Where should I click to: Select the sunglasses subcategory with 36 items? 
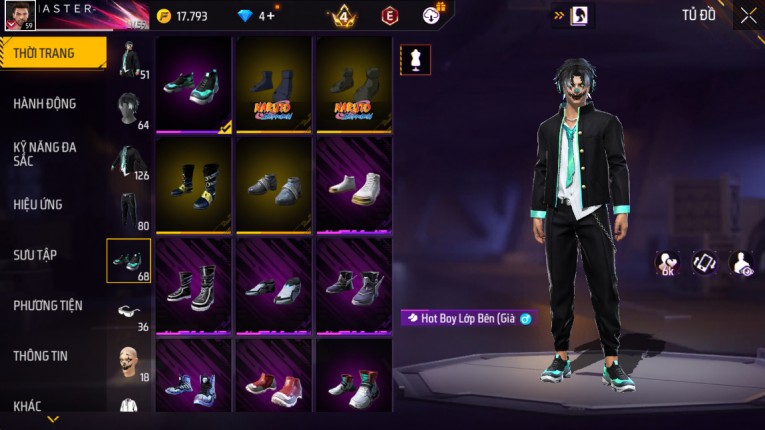pos(128,312)
